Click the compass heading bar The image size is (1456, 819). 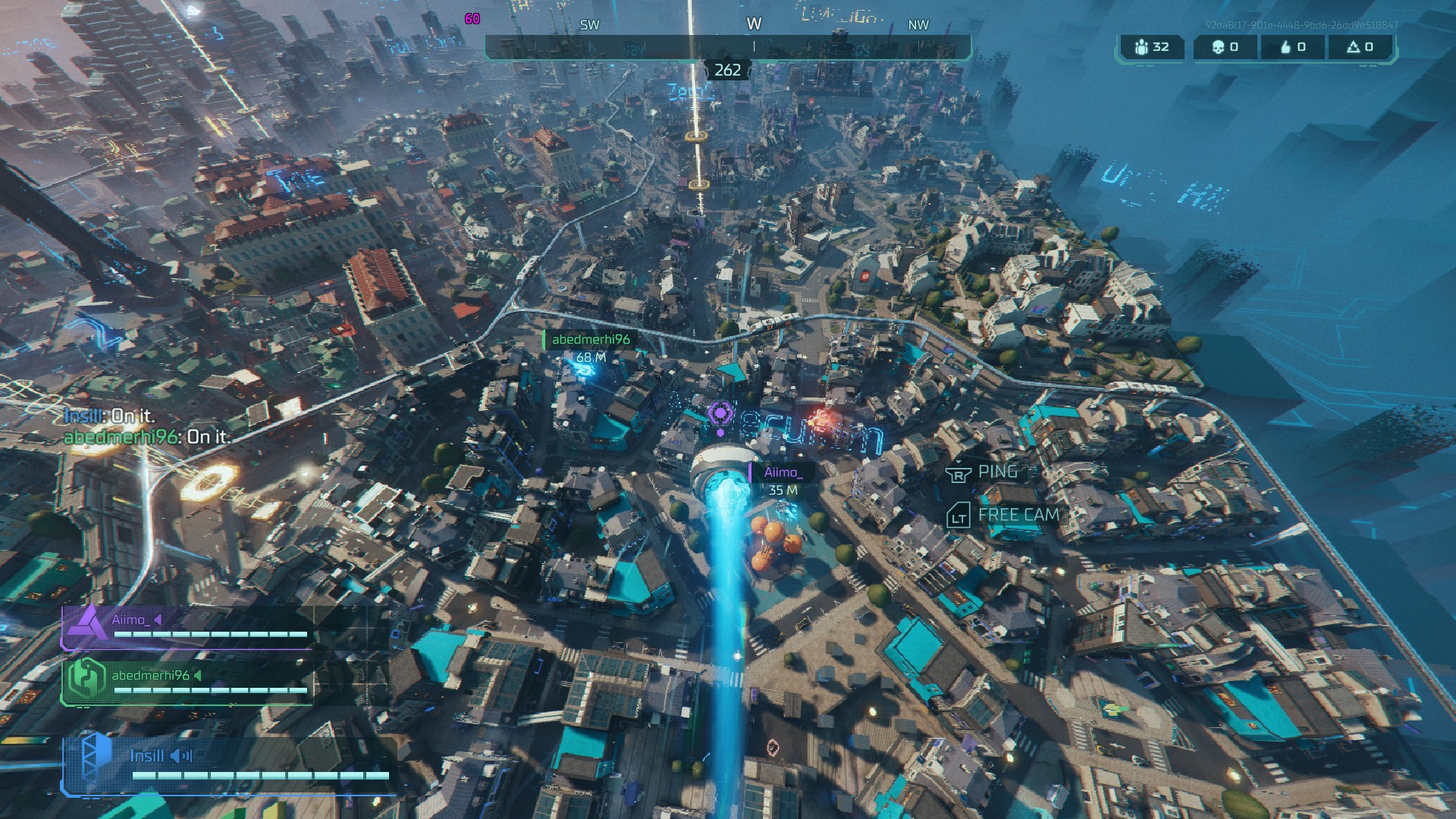727,47
